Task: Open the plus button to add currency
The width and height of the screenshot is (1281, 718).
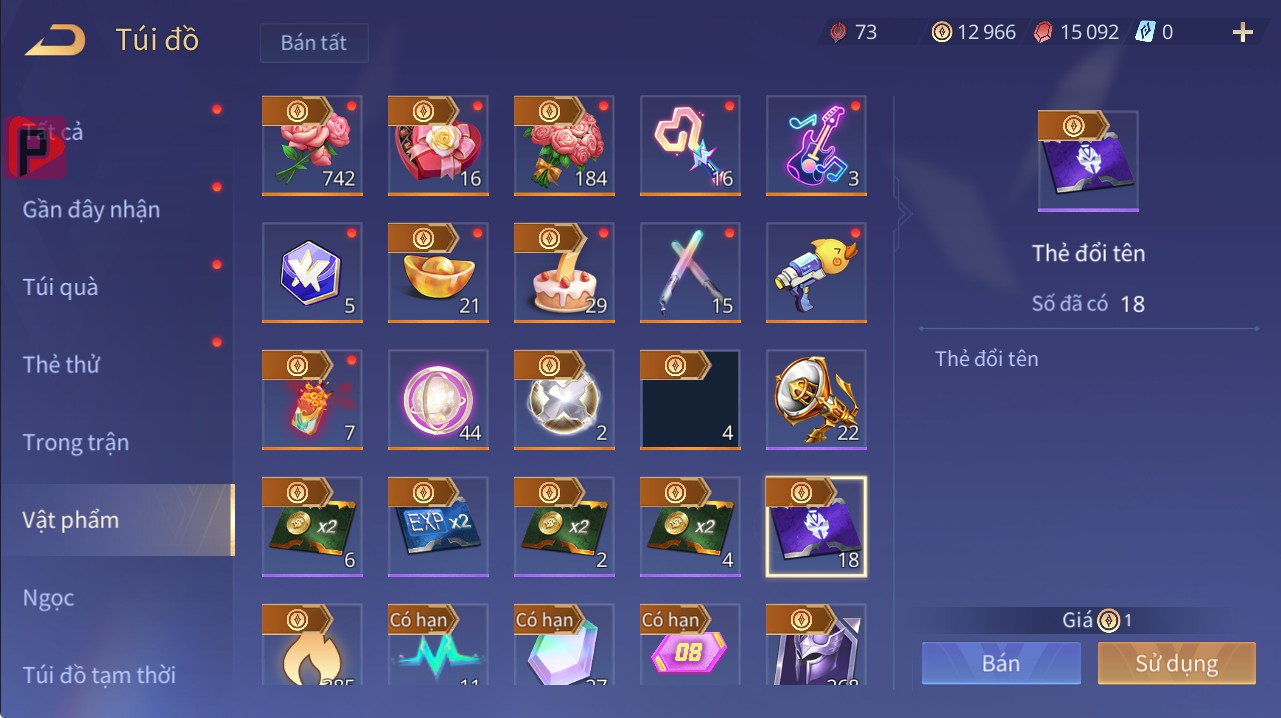Action: [1242, 33]
